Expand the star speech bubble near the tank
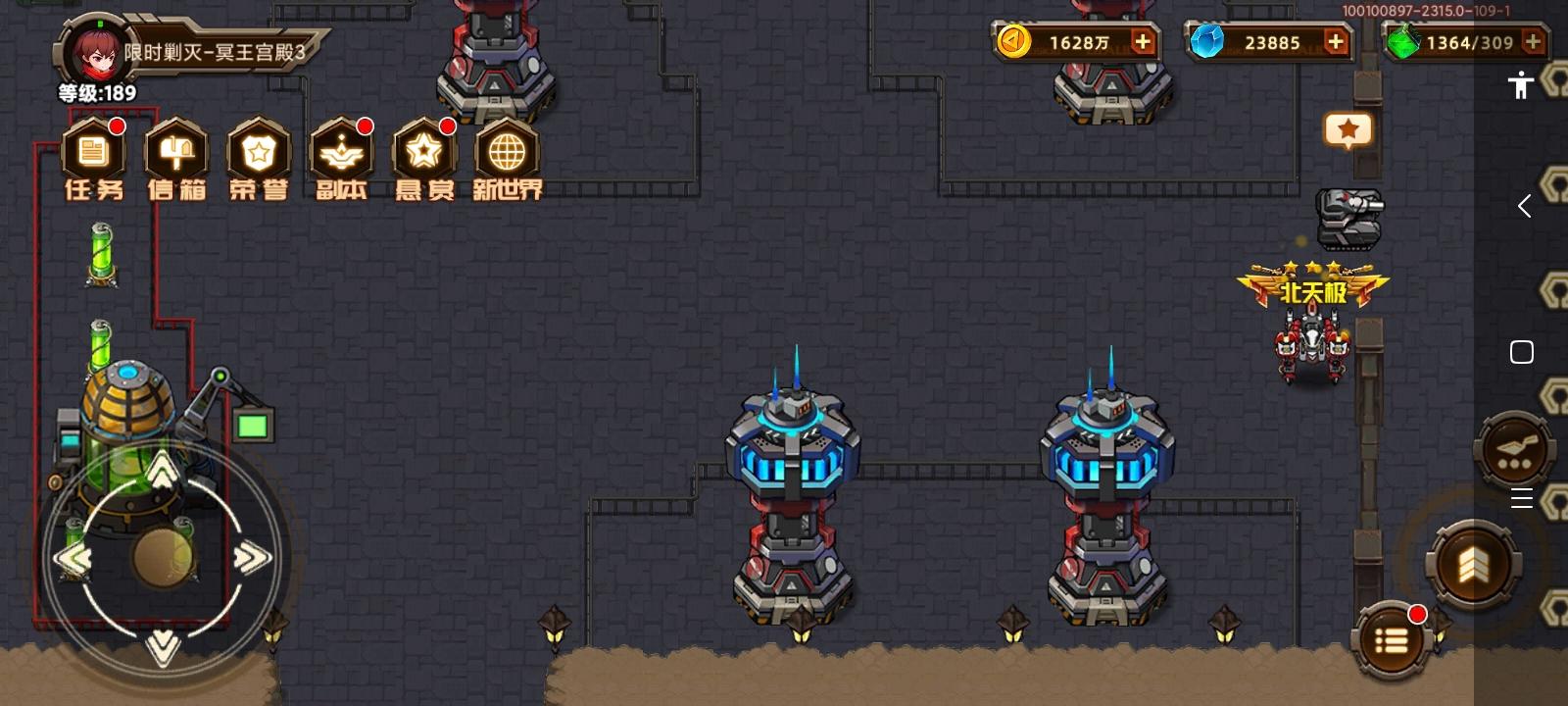1568x706 pixels. (1349, 130)
